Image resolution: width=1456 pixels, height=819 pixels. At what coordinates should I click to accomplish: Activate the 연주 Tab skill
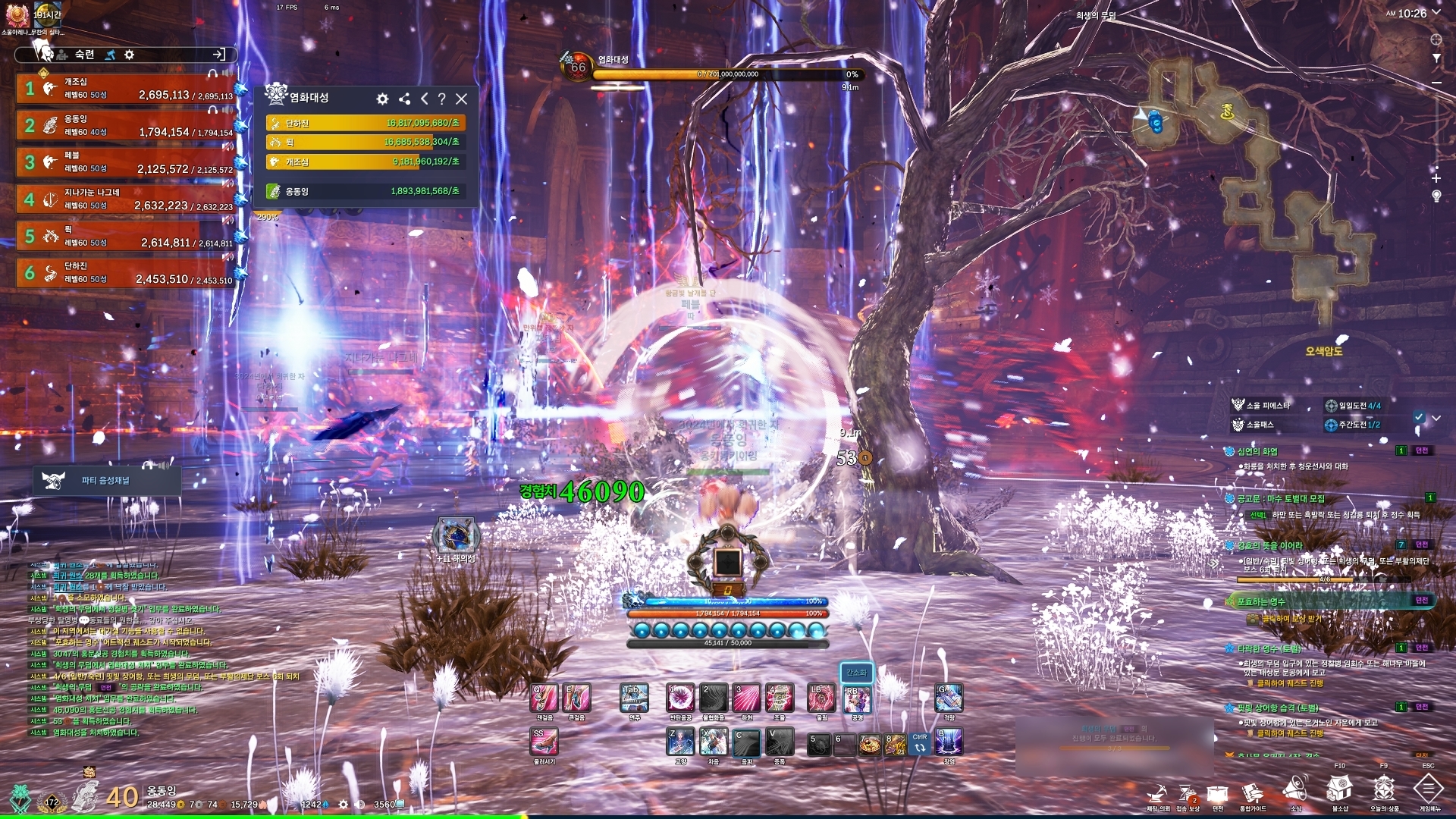(635, 697)
